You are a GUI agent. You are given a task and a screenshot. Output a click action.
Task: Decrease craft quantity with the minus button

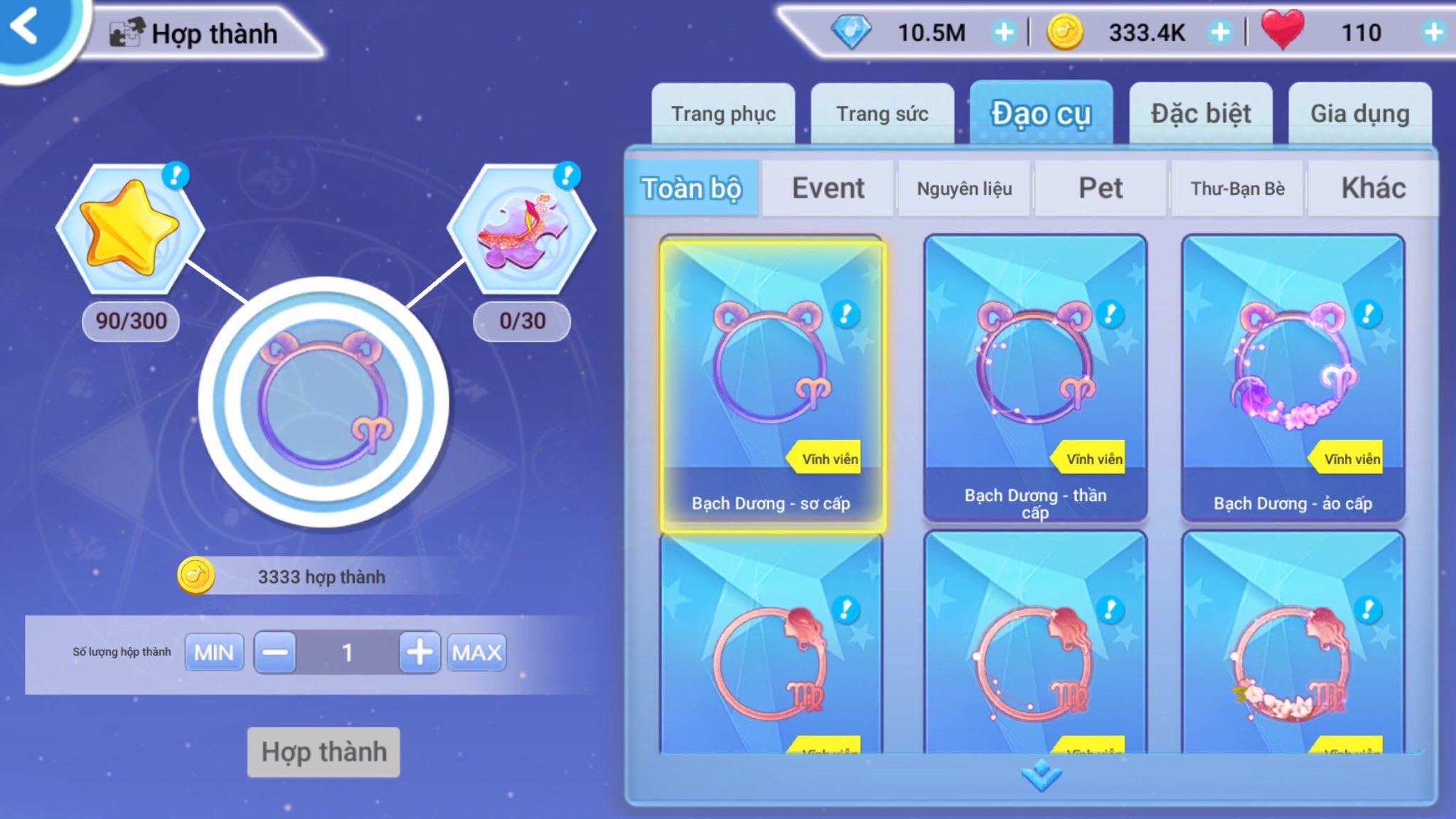(x=275, y=653)
